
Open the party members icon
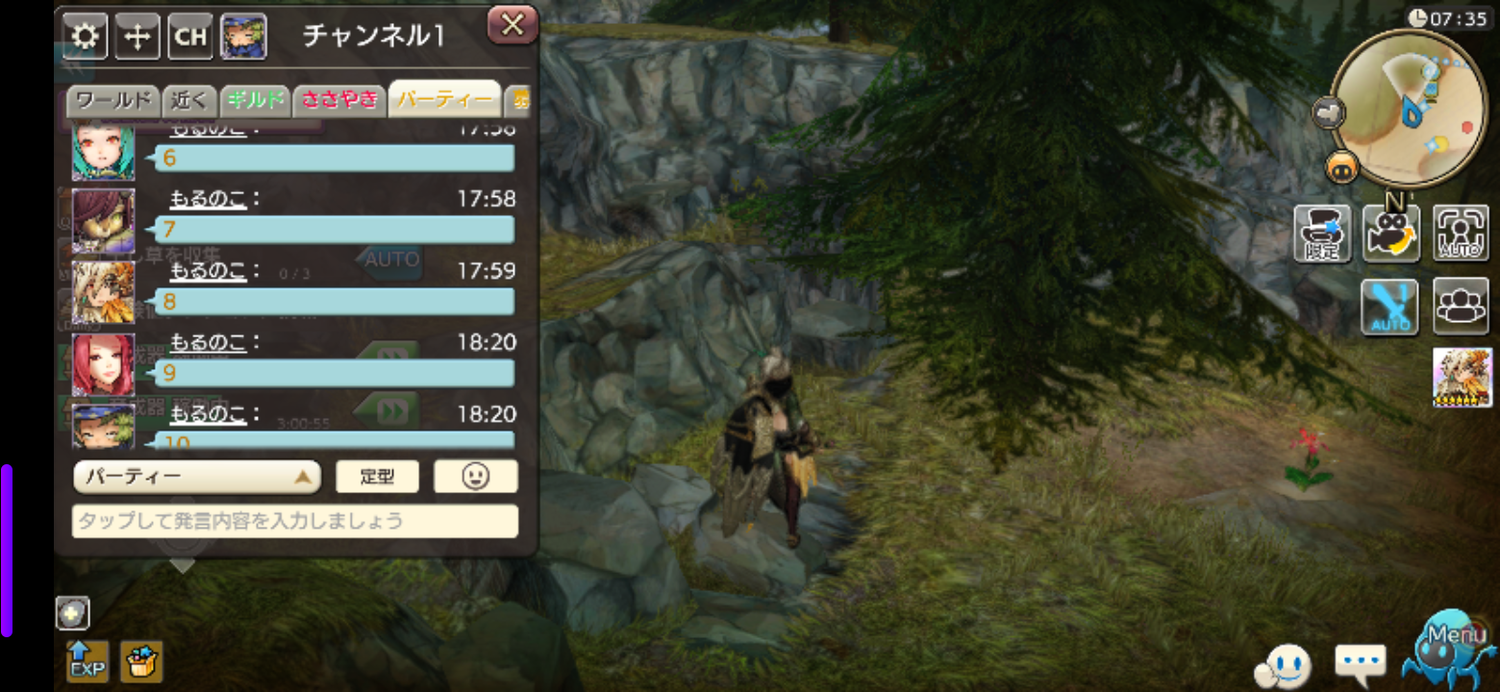tap(1461, 306)
